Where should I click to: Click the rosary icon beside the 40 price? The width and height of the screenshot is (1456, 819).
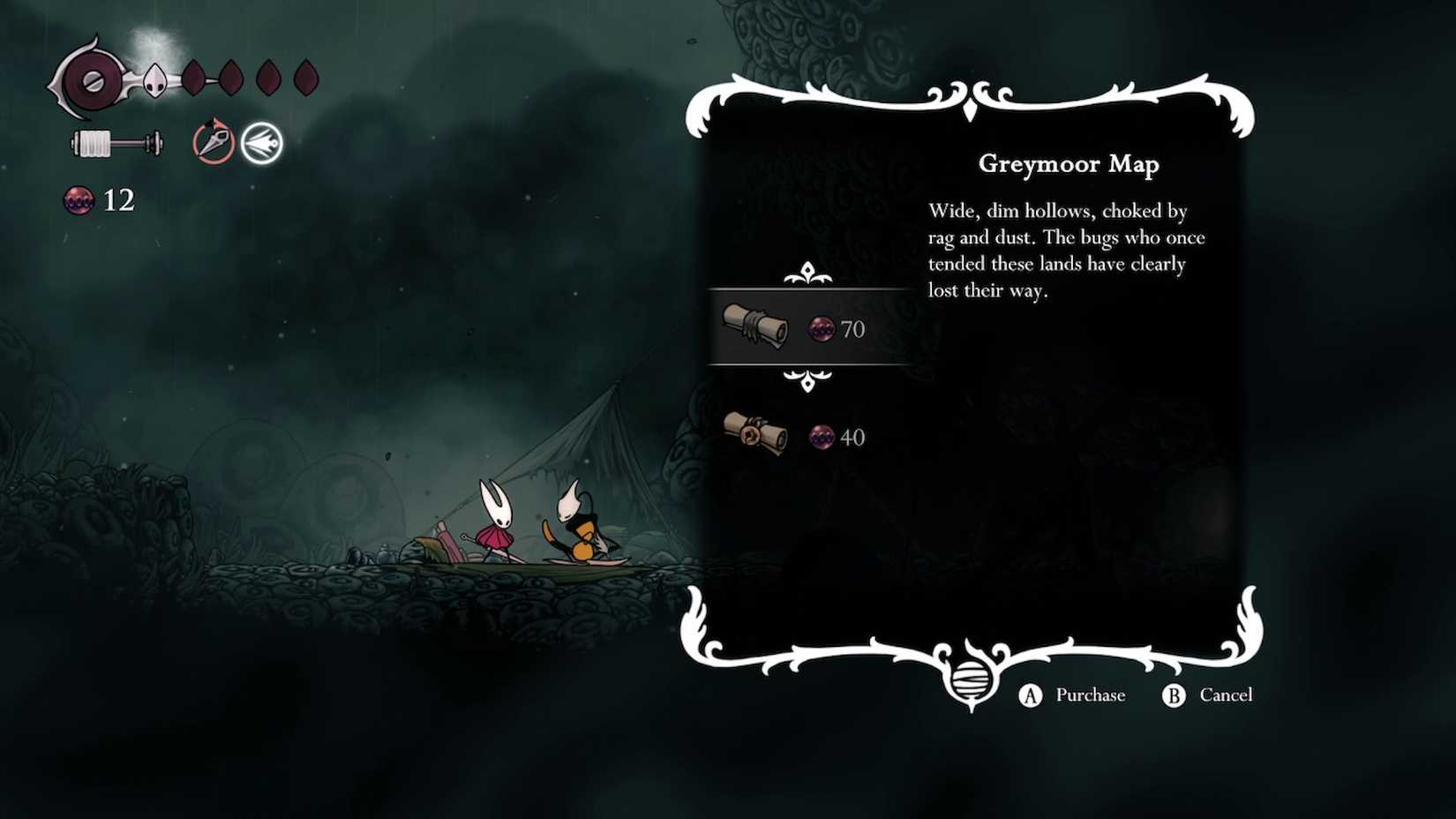(x=821, y=437)
